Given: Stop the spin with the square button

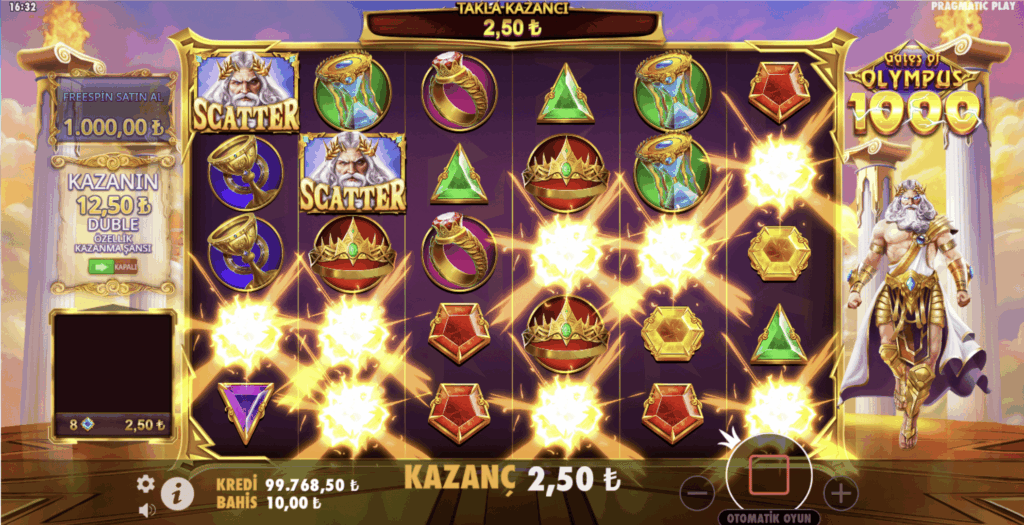Looking at the screenshot, I should click(770, 475).
